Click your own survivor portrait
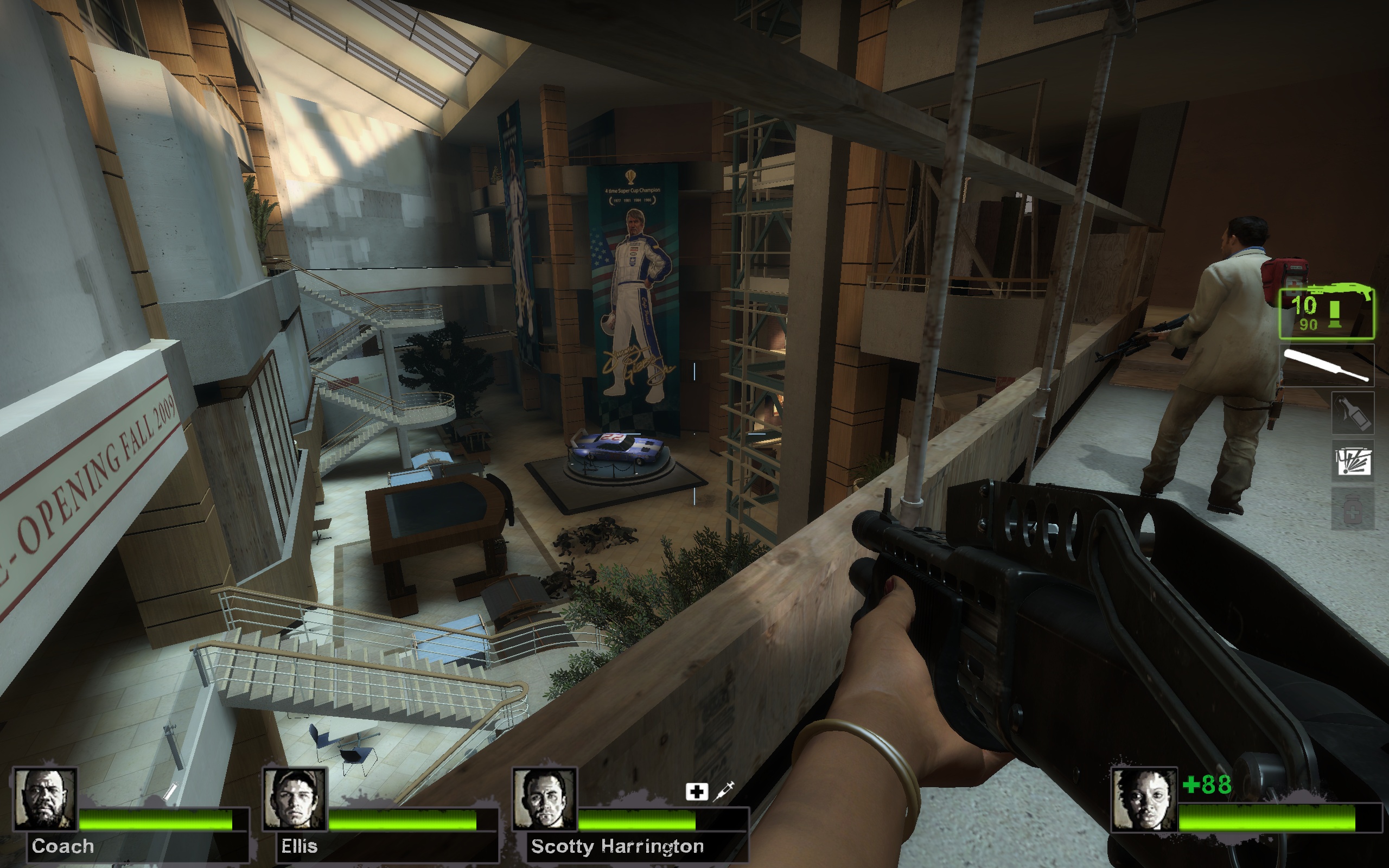 click(1143, 799)
